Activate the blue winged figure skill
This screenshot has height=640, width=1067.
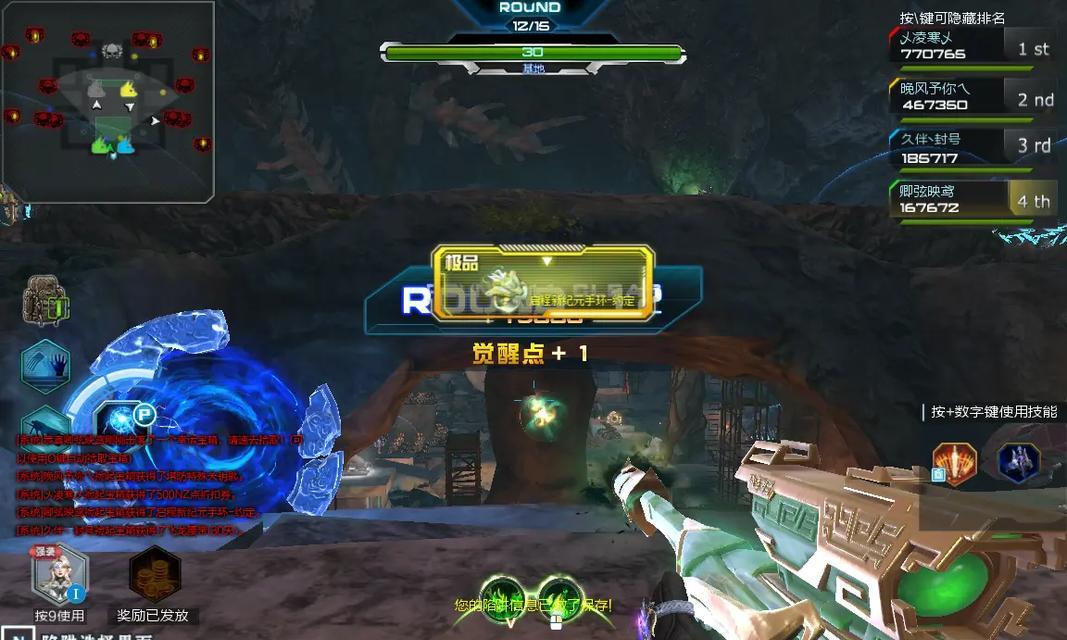[1019, 462]
